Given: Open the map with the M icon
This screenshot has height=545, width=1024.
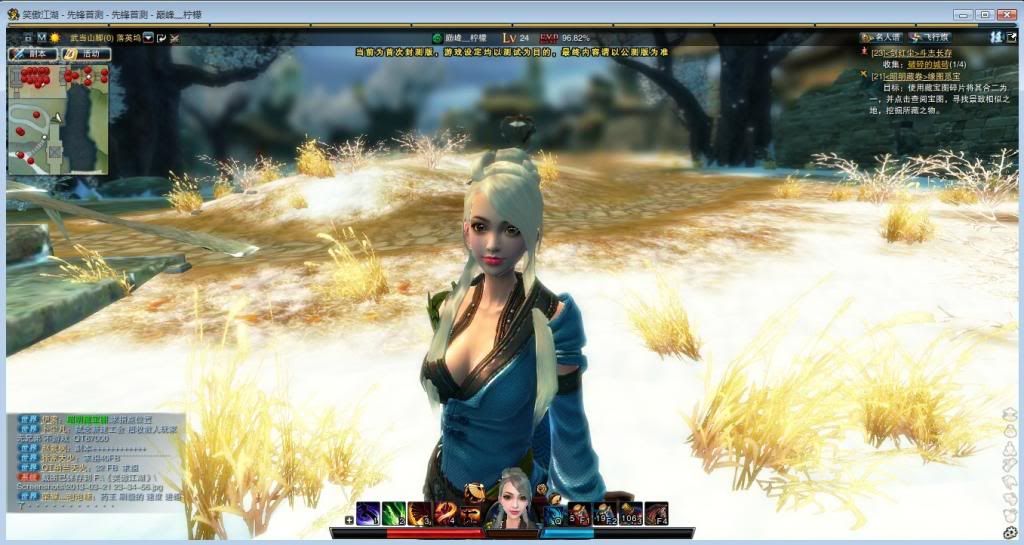Looking at the screenshot, I should (41, 37).
